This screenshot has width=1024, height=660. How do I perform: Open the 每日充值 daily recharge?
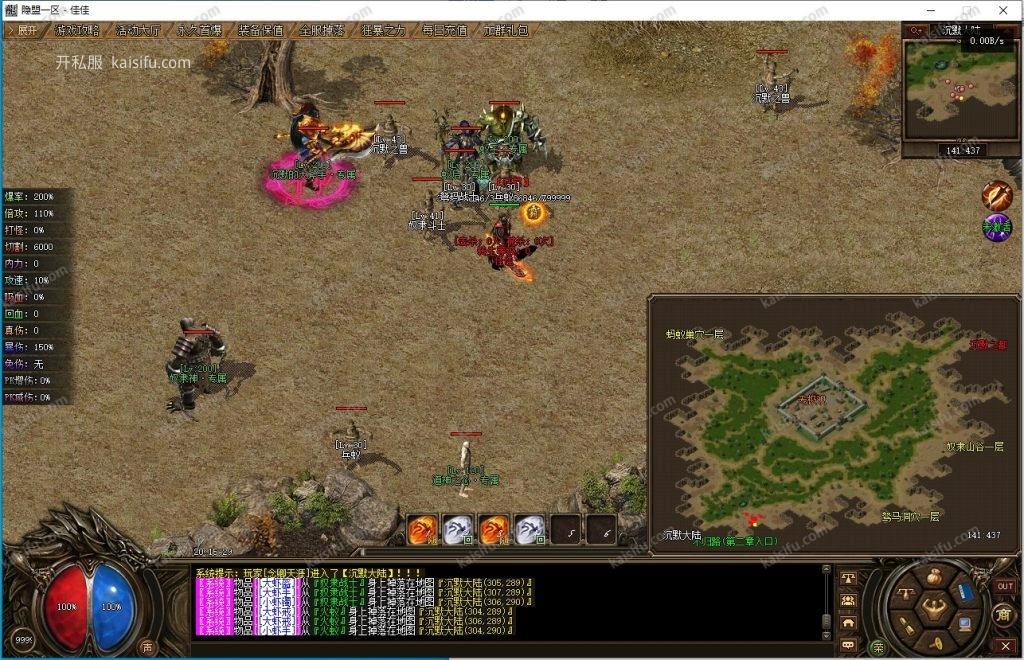(x=444, y=30)
